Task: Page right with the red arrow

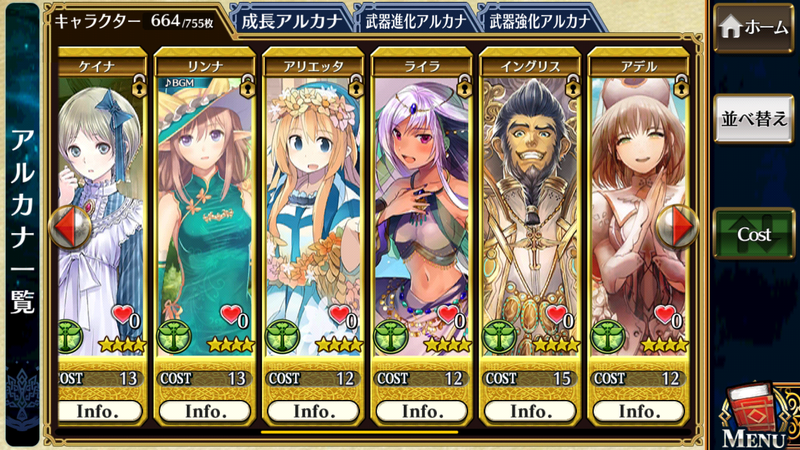Action: coord(683,227)
